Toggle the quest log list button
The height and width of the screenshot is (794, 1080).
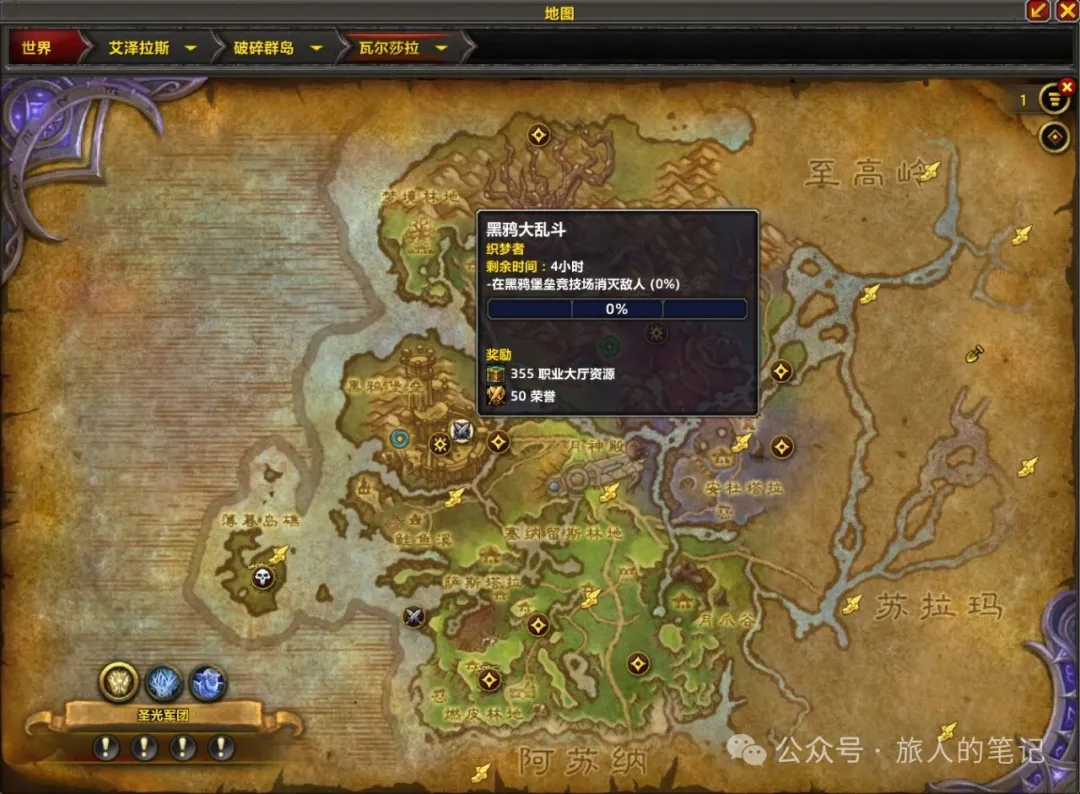pyautogui.click(x=1053, y=99)
